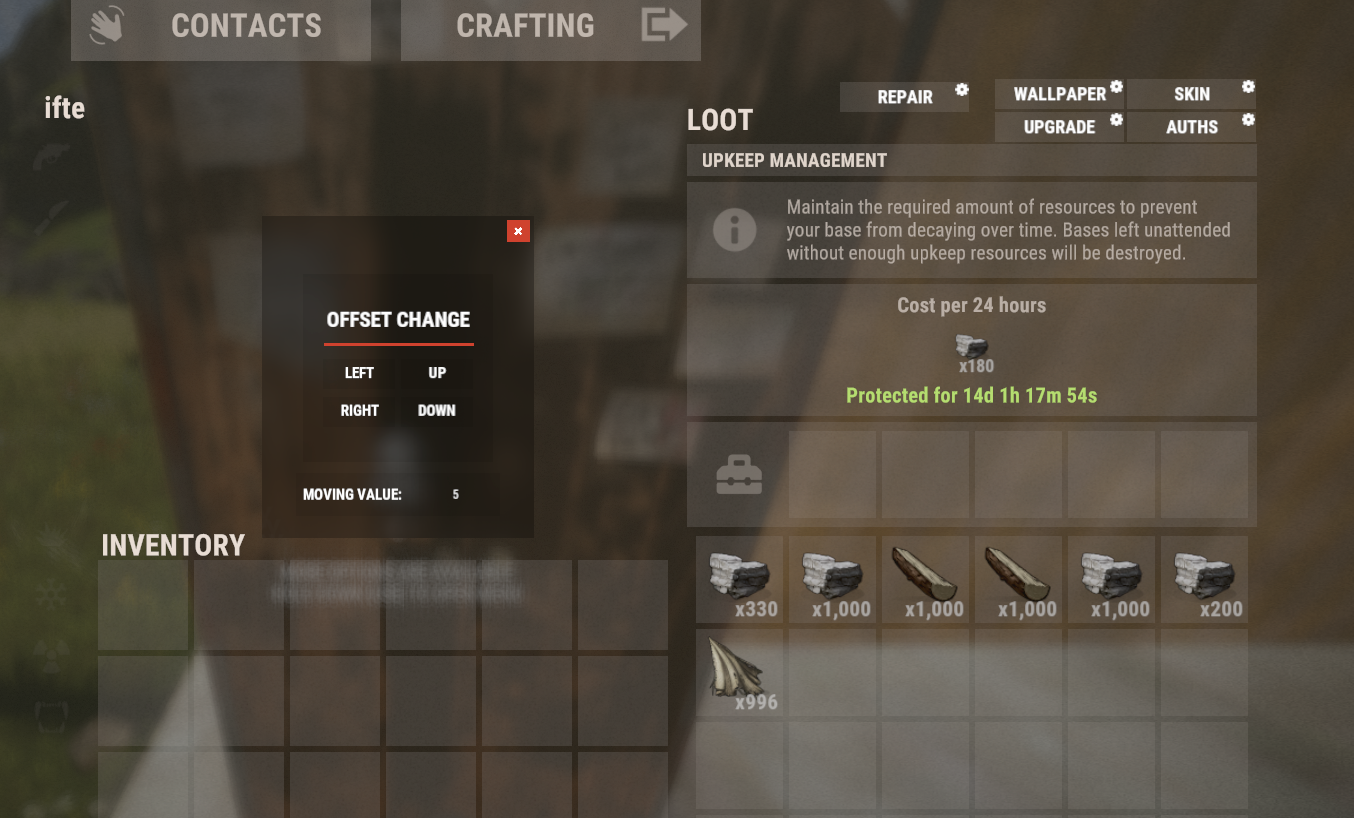Image resolution: width=1354 pixels, height=818 pixels.
Task: Click the gear icon next to REPAIR
Action: pyautogui.click(x=962, y=90)
